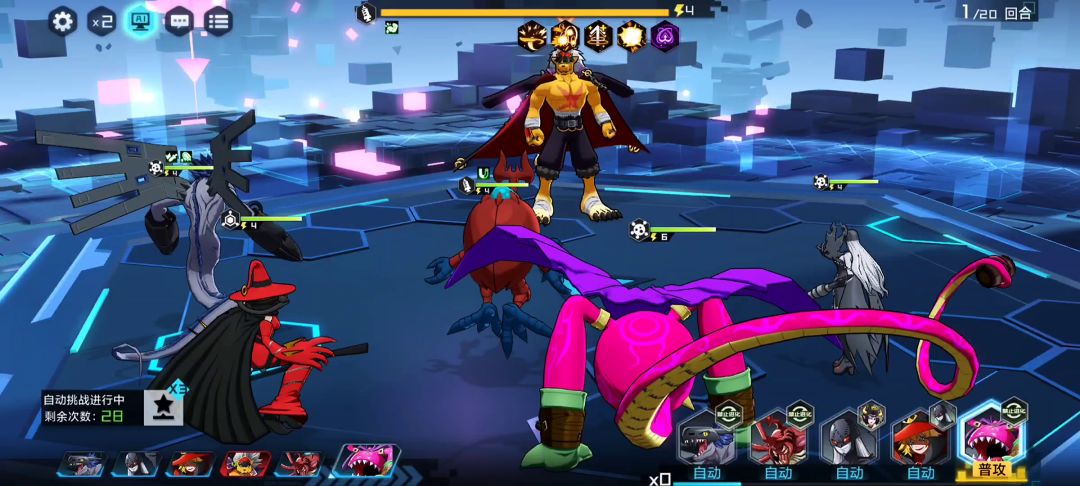The height and width of the screenshot is (486, 1080).
Task: Open the gear settings menu
Action: [63, 21]
